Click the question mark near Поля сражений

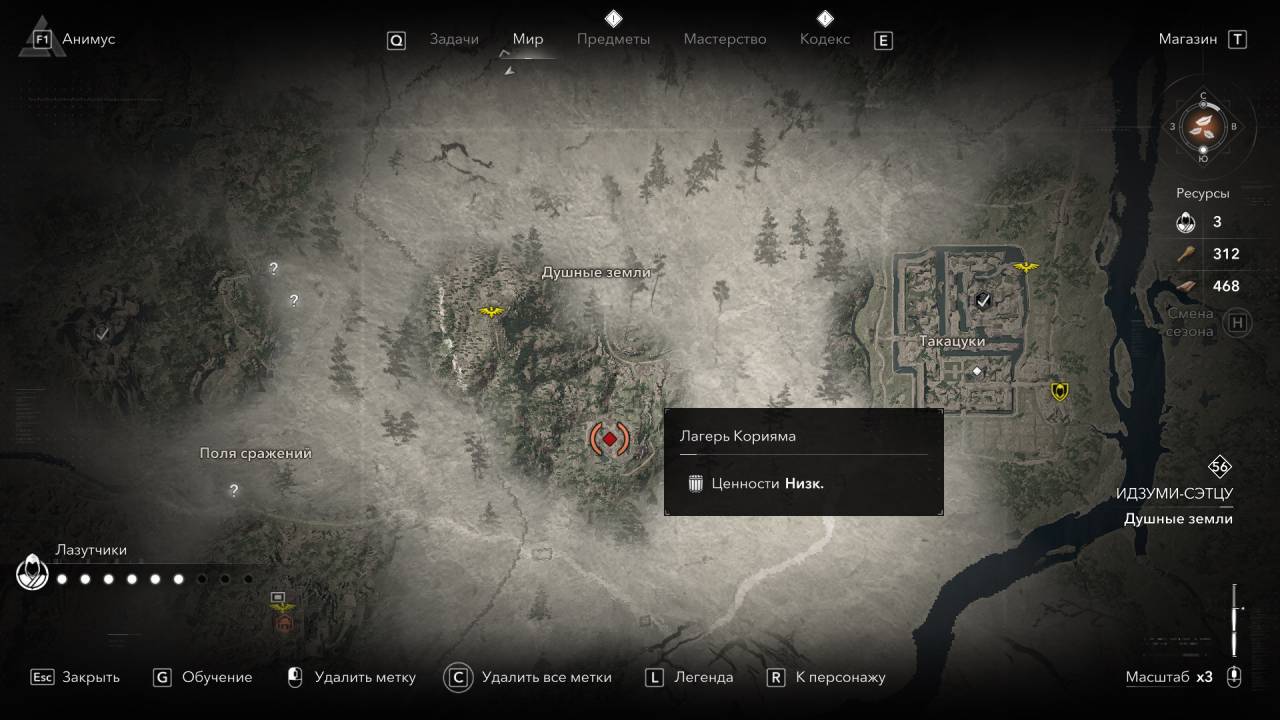(x=234, y=490)
